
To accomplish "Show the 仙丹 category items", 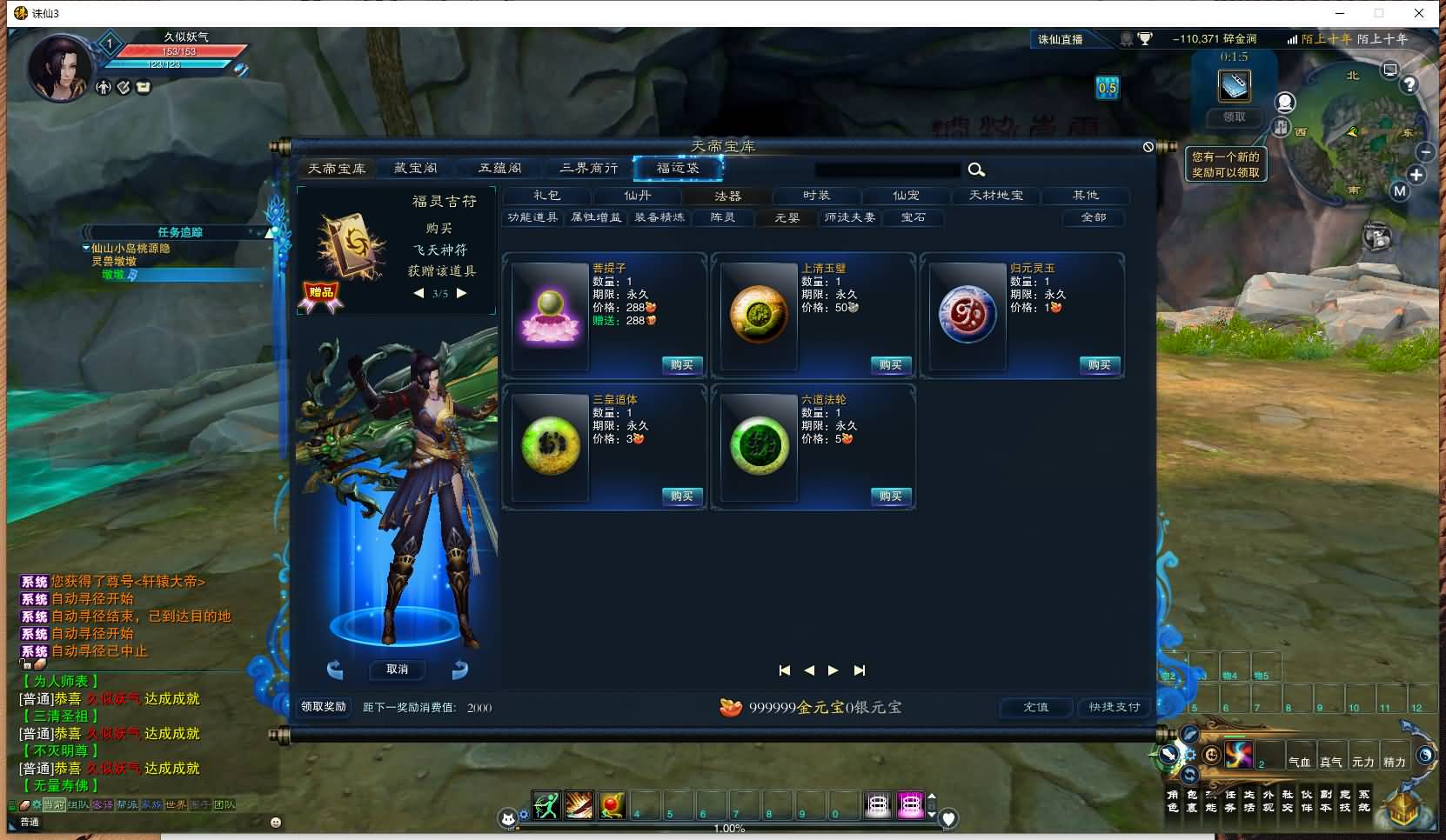I will point(638,196).
